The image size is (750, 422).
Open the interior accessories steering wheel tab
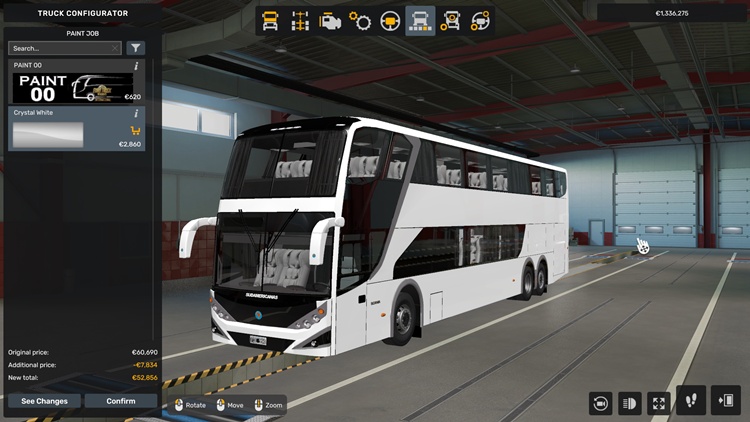point(481,20)
